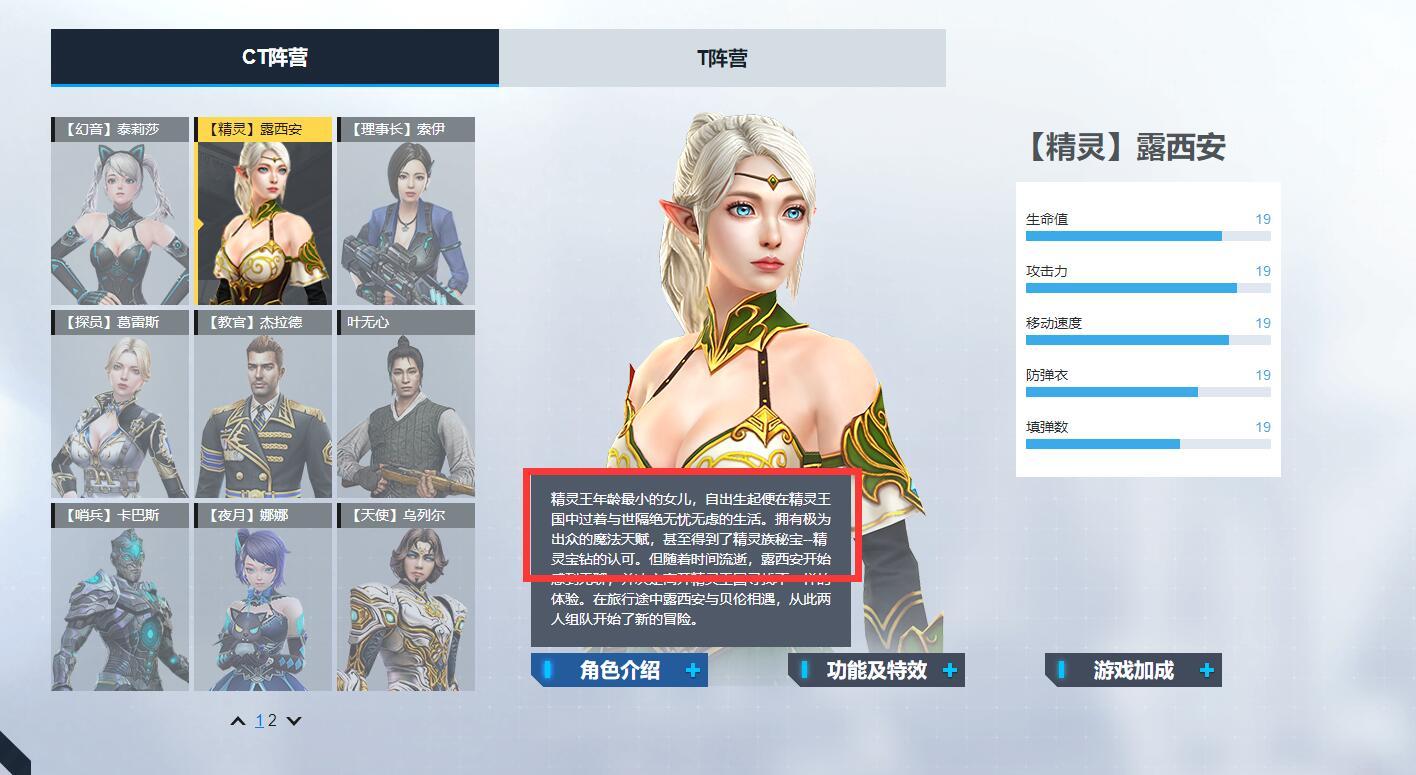
Task: Select the 【天使】乌列尔 character portrait
Action: (x=406, y=598)
